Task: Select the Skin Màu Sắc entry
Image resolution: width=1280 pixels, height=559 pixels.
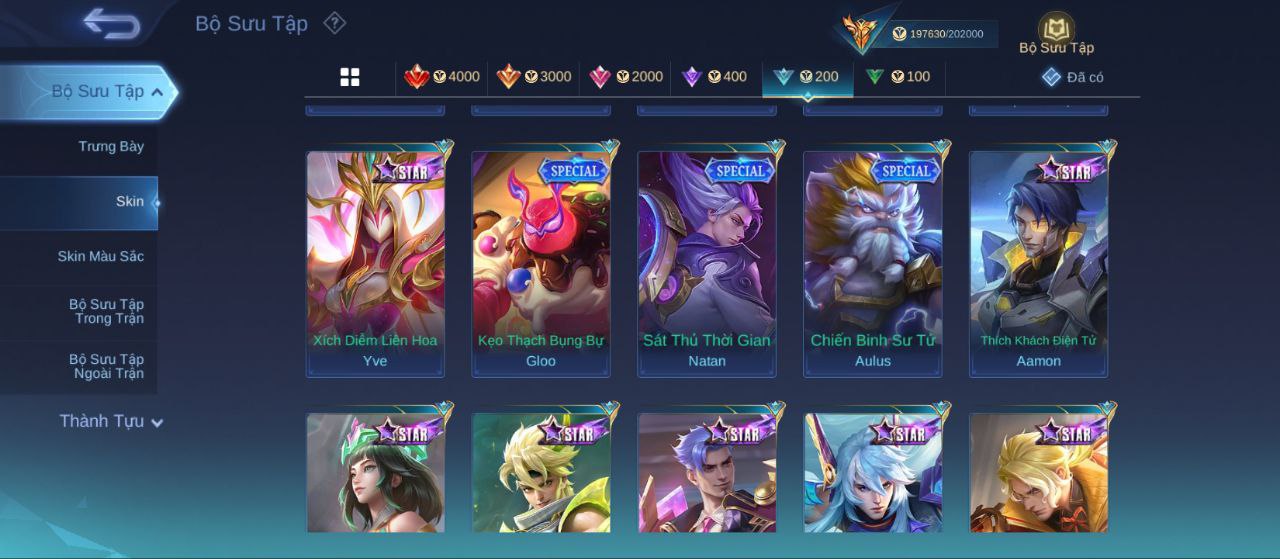Action: pyautogui.click(x=100, y=257)
